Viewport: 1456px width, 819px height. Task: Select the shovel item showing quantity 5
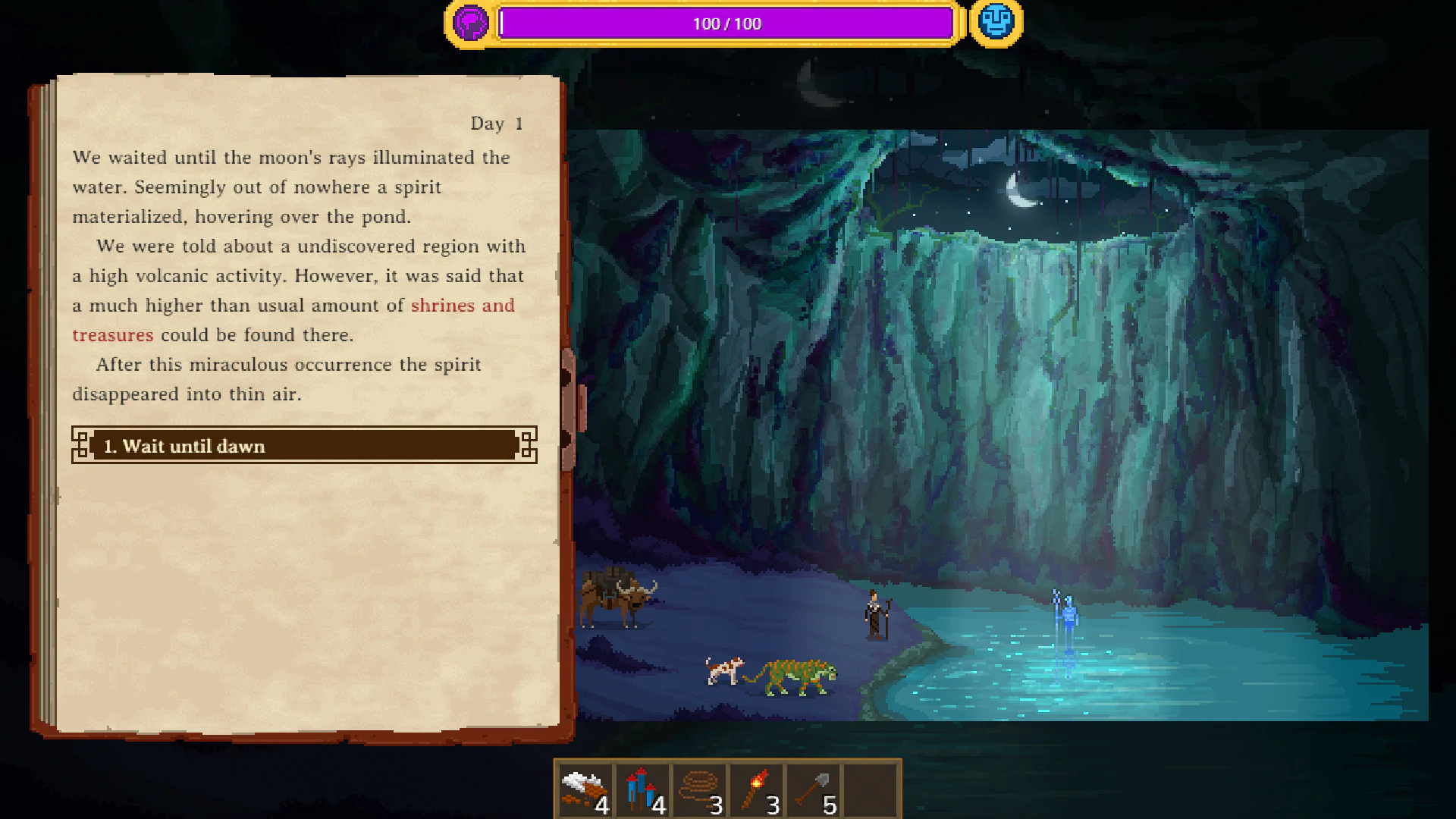pyautogui.click(x=813, y=789)
